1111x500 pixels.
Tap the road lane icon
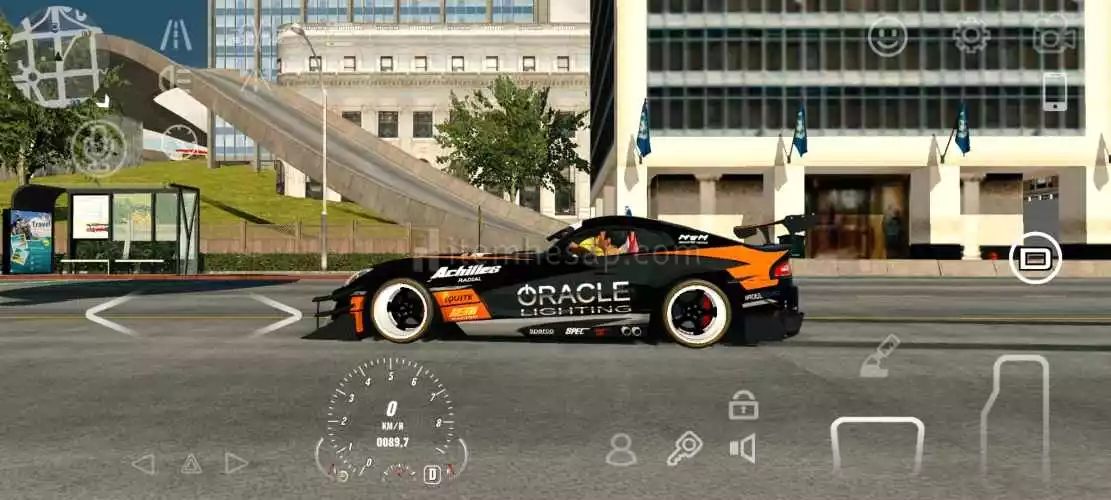pos(176,35)
